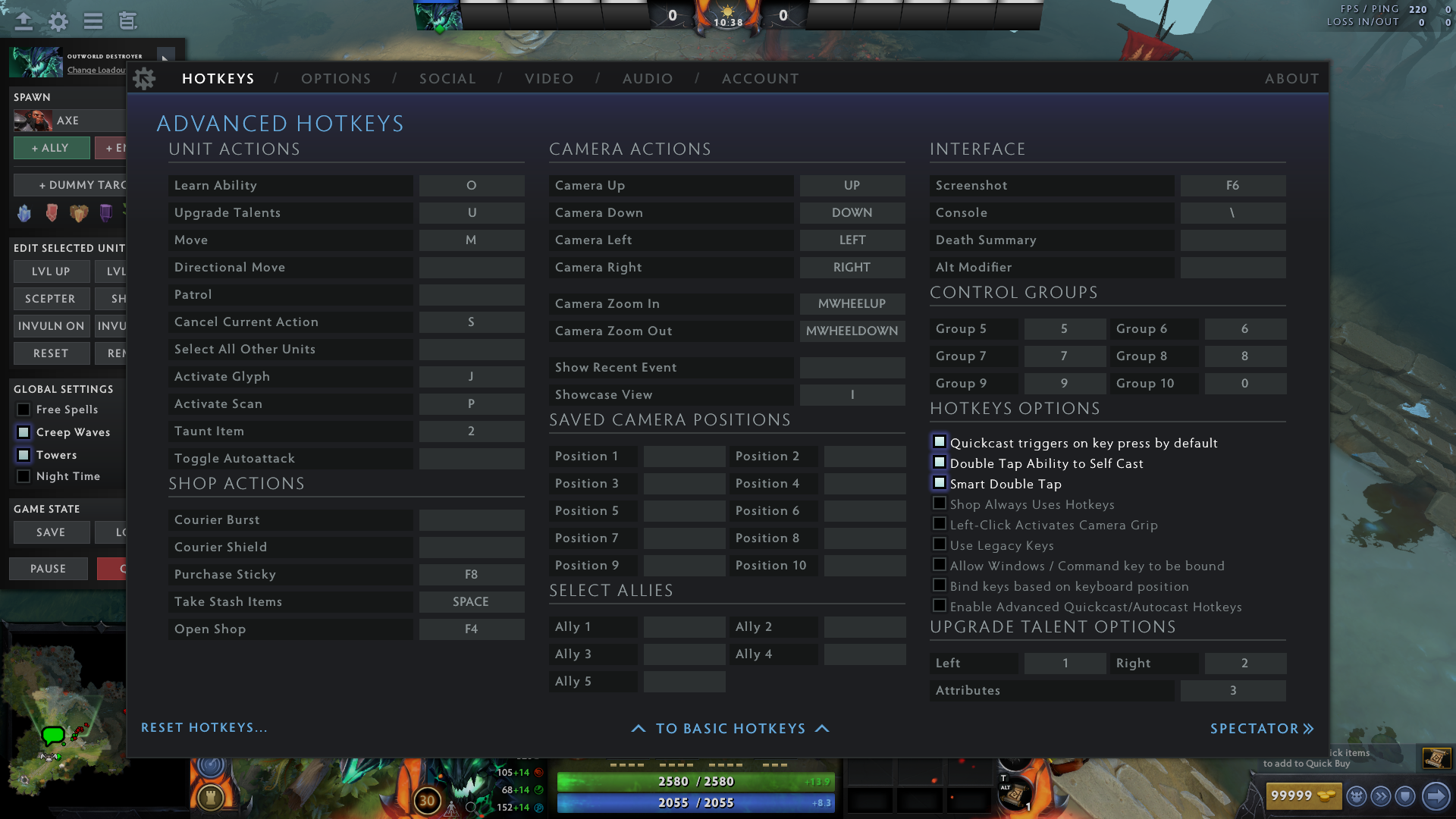Activate courier speed burst double-arrow icon
This screenshot has height=819, width=1456.
tap(1382, 795)
